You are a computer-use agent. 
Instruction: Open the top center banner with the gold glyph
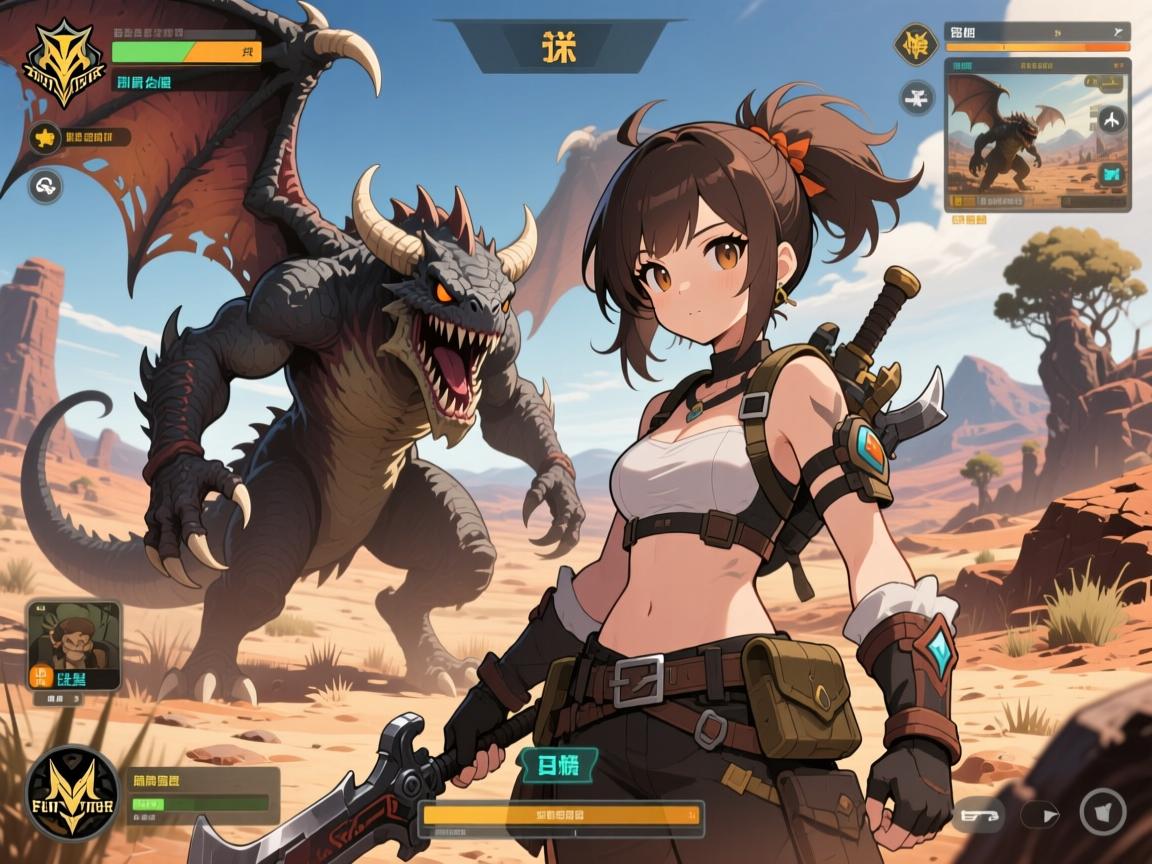click(x=561, y=46)
